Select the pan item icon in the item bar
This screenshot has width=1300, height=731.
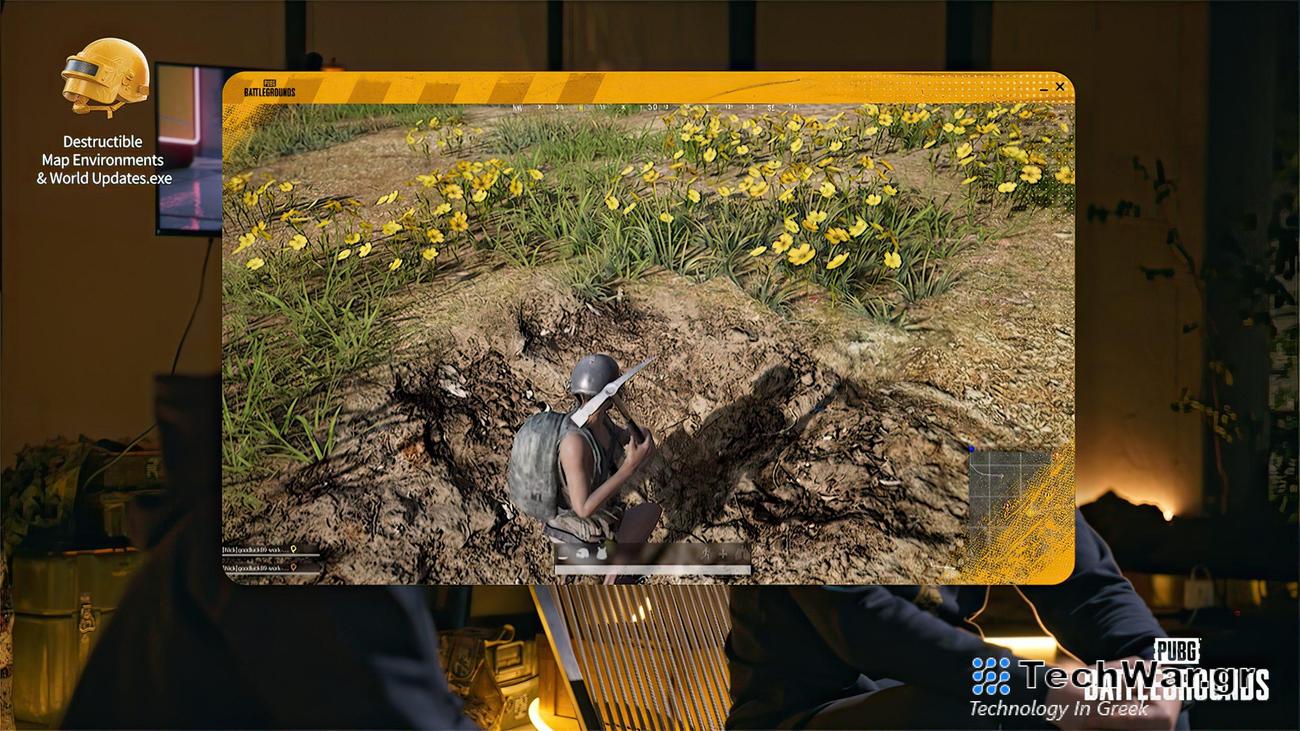tap(560, 552)
